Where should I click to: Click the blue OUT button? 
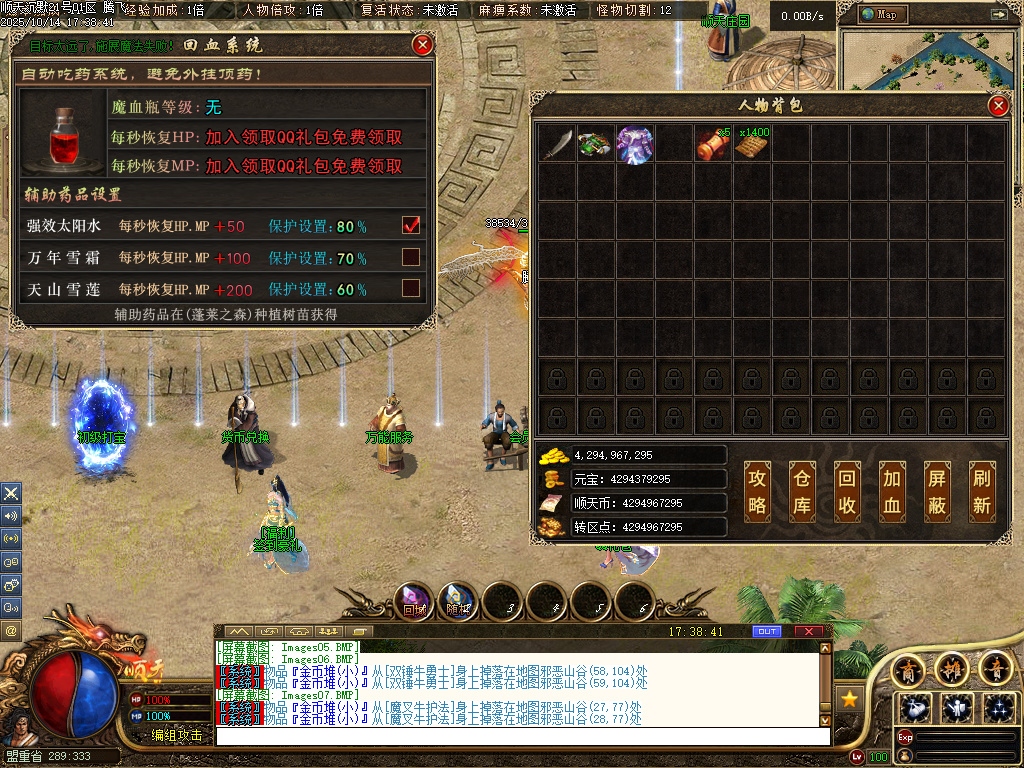(x=767, y=632)
